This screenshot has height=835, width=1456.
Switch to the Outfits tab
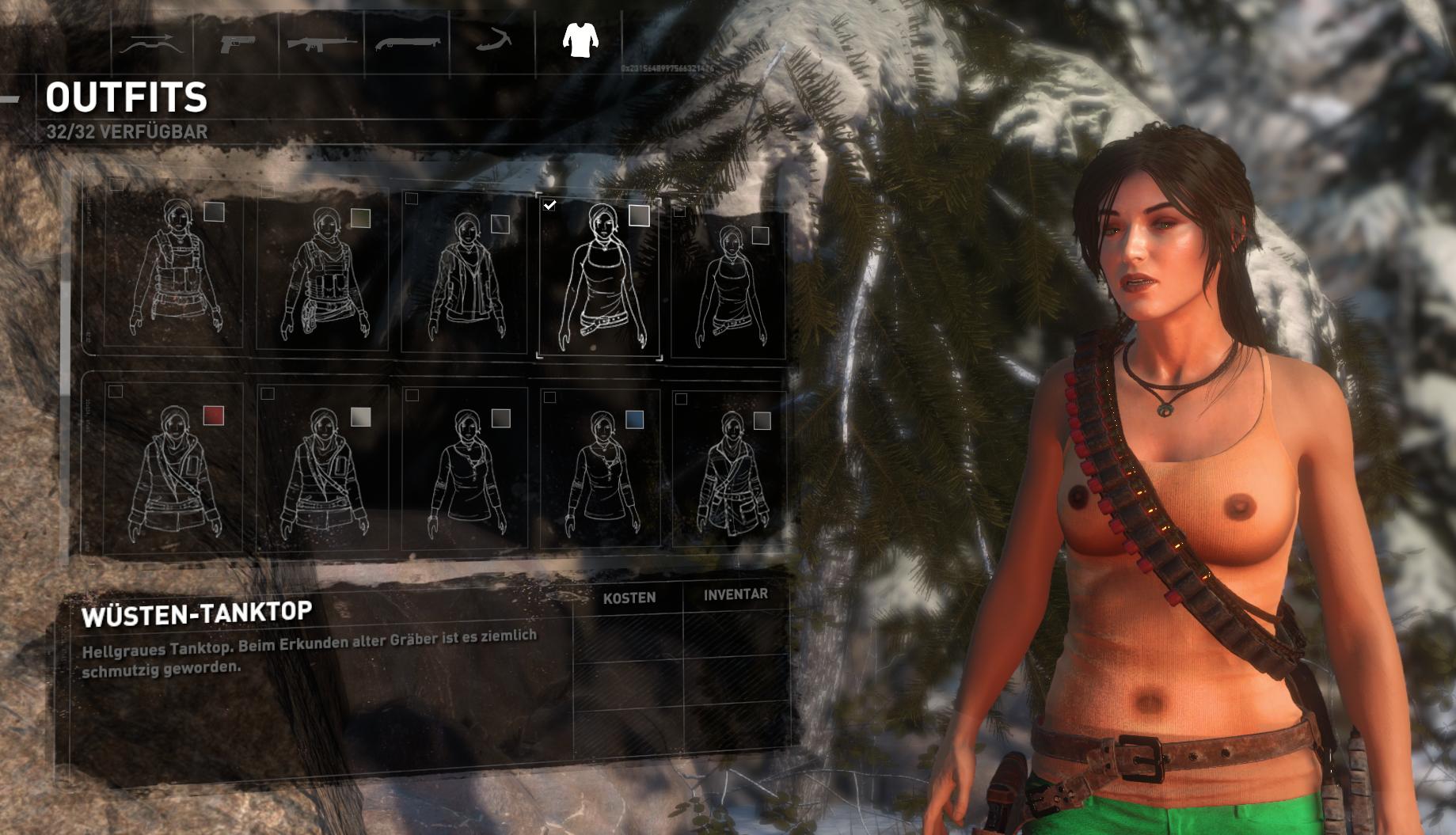(127, 98)
